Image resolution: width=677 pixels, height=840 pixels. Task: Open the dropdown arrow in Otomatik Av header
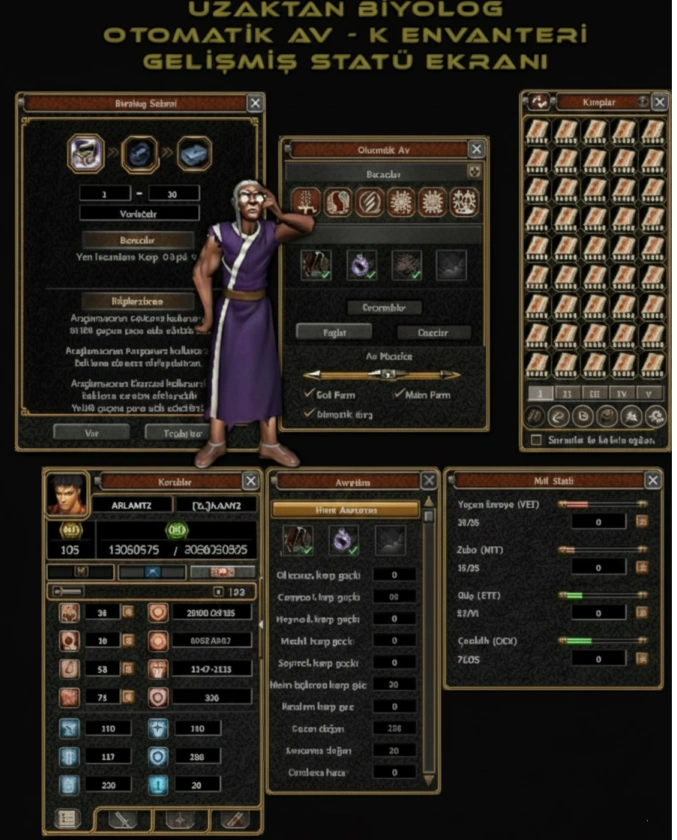click(474, 172)
